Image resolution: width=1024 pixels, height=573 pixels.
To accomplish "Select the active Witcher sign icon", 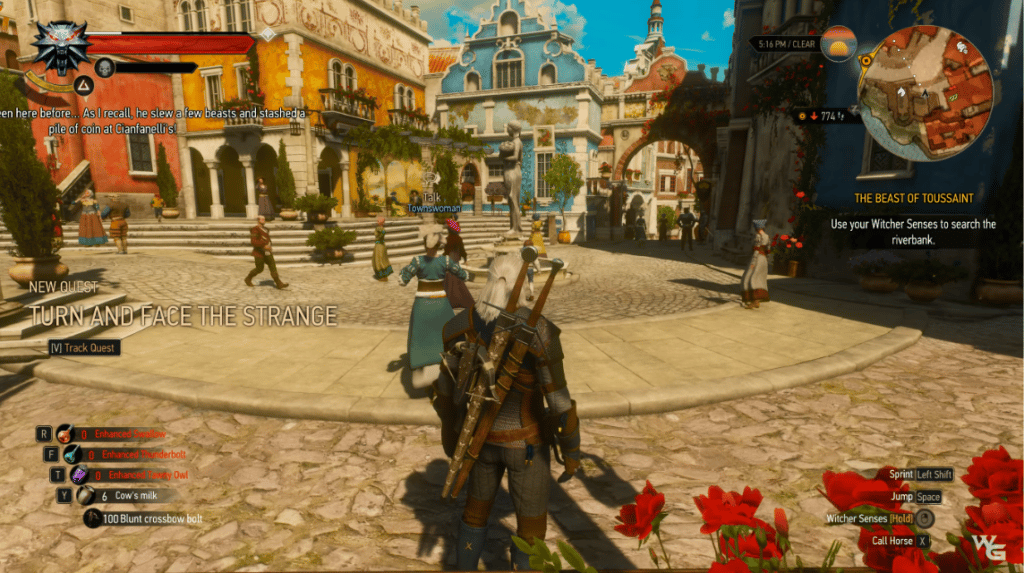I will click(x=84, y=85).
